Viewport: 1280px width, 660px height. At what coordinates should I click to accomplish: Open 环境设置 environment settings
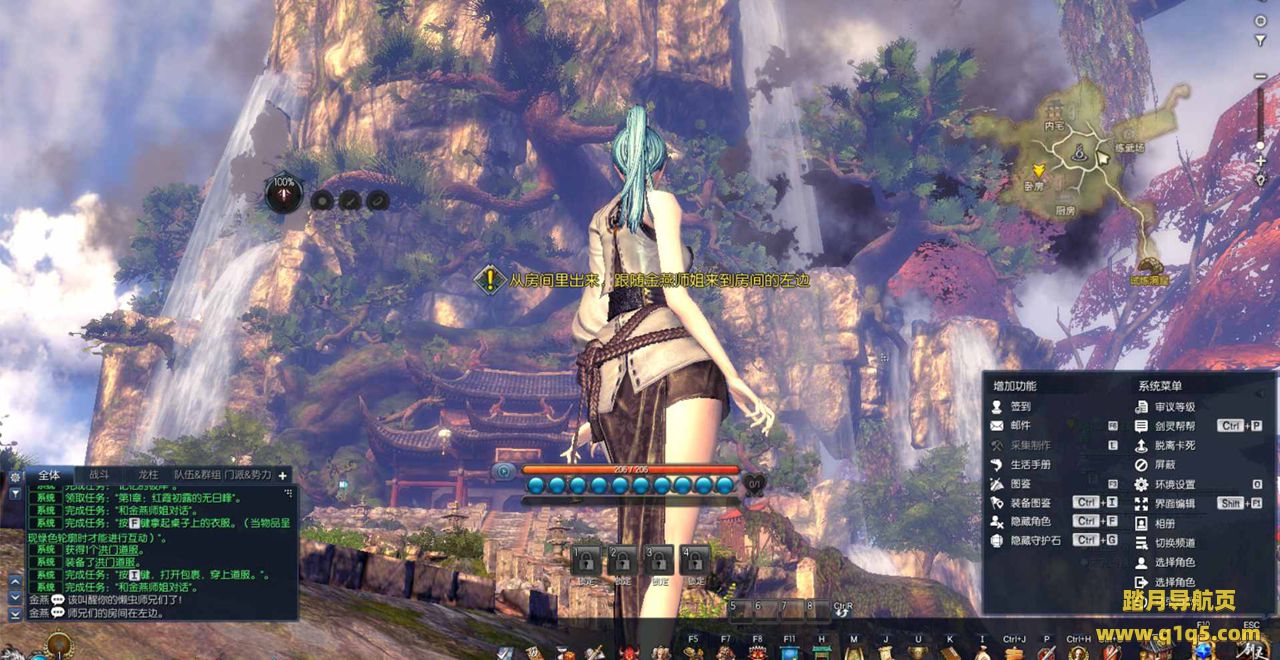tap(1174, 484)
